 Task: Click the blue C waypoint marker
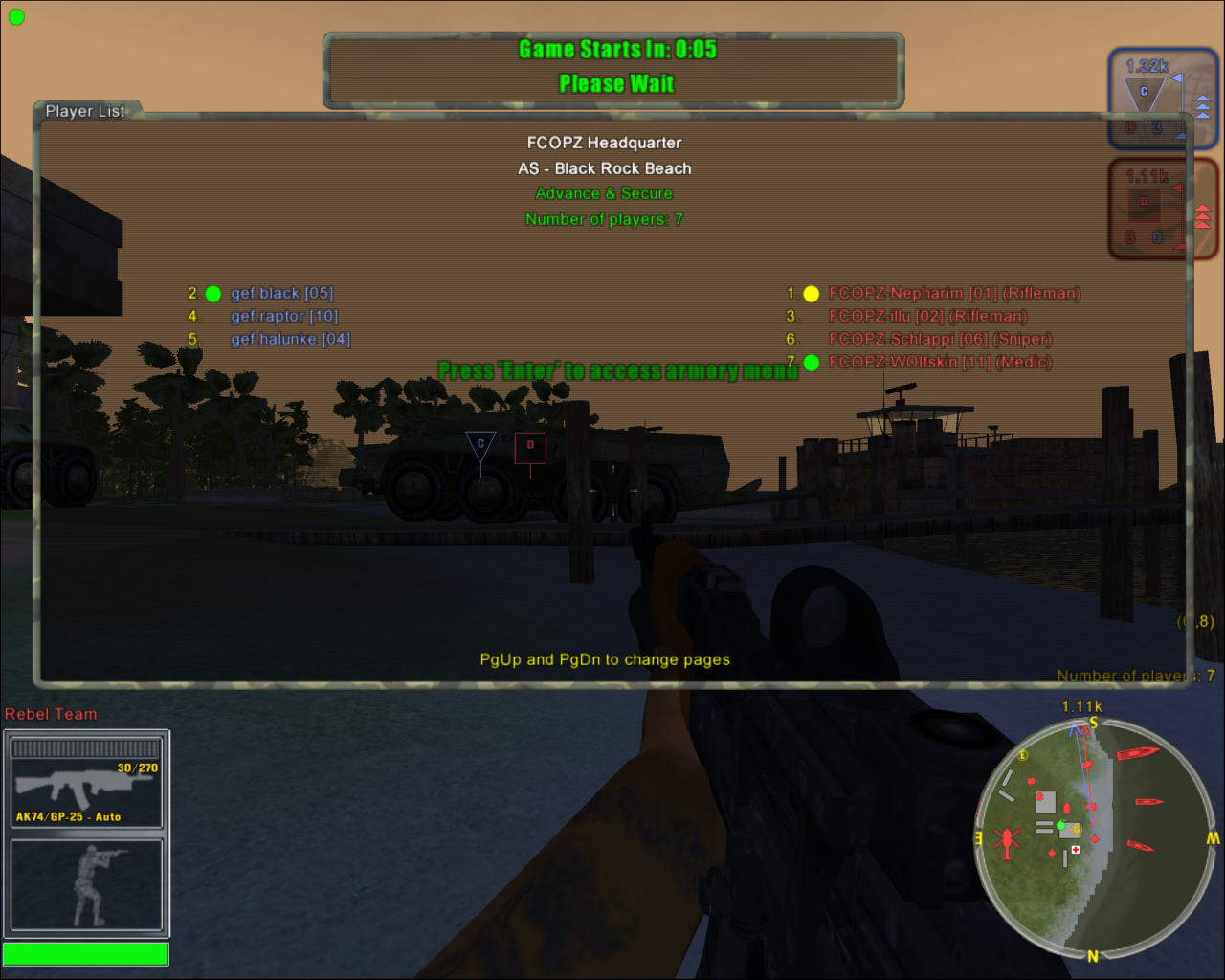(480, 445)
